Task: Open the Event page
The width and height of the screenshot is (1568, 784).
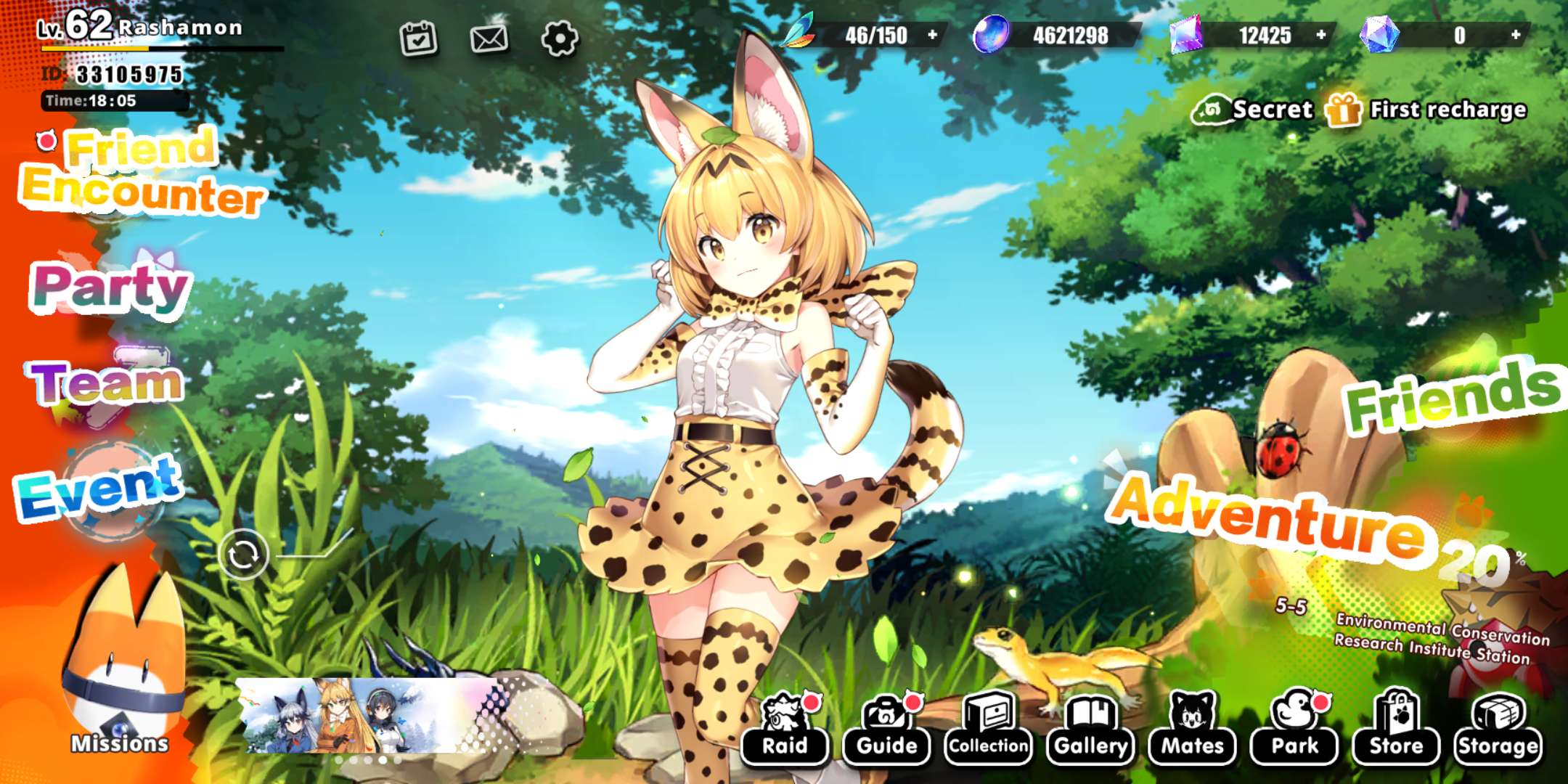Action: pos(99,486)
